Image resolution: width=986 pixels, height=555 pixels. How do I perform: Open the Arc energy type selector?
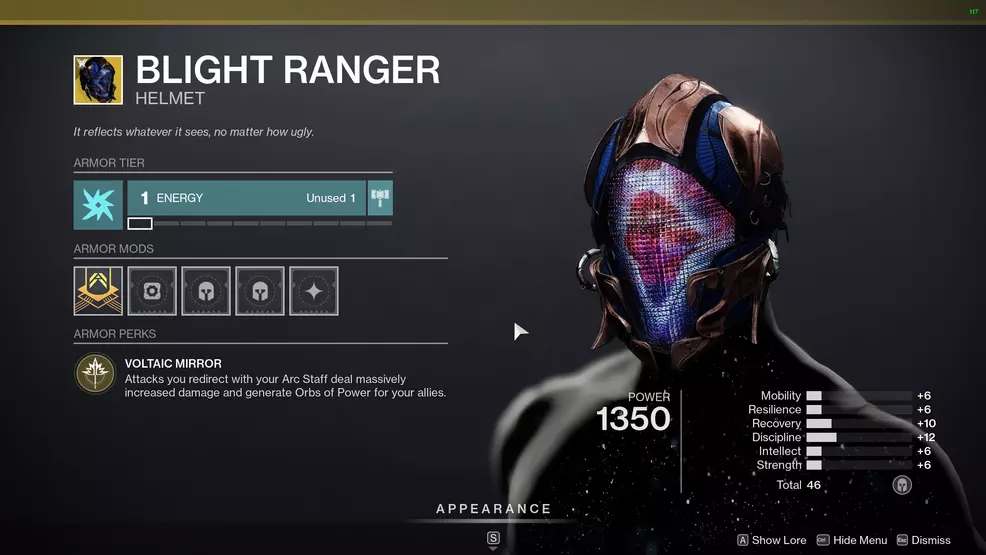[98, 205]
